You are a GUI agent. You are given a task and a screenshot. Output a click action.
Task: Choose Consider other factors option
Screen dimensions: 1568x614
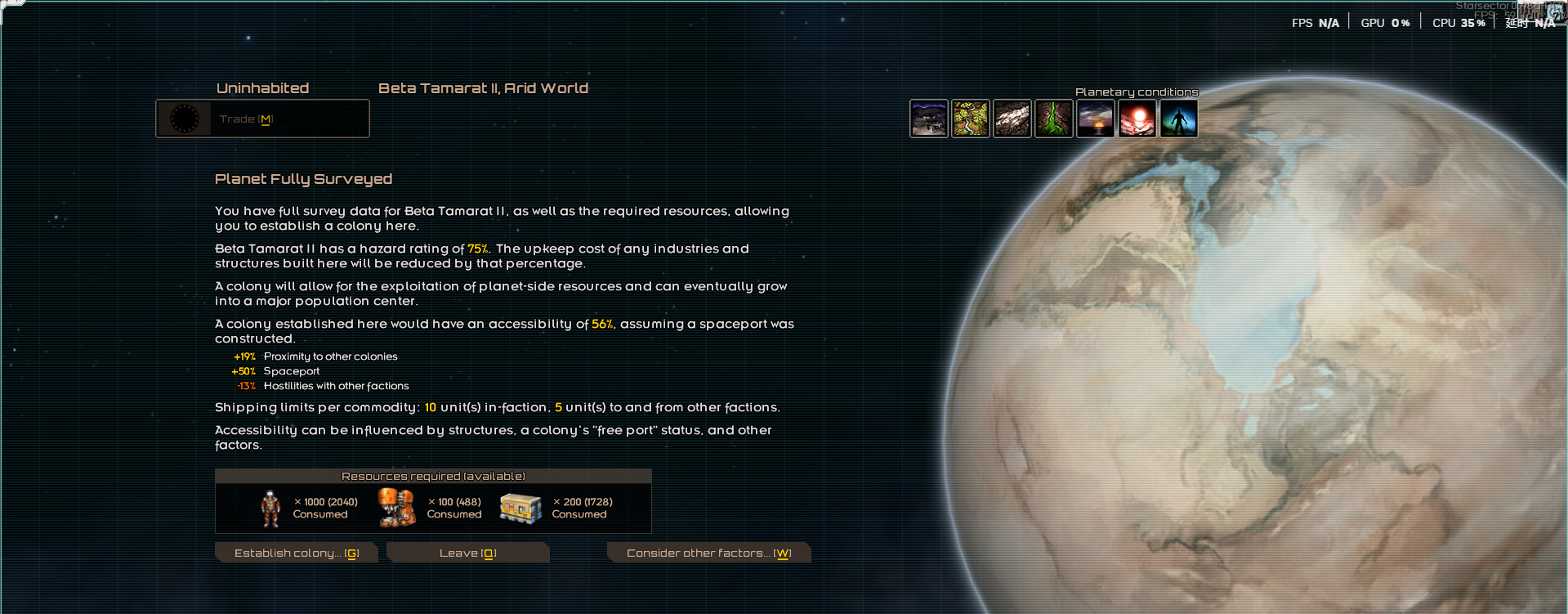[708, 553]
